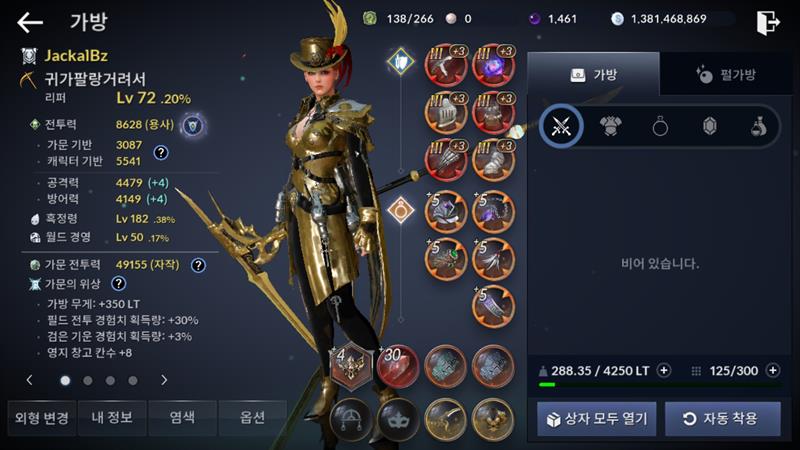Expand bag weight limit with plus button
The image size is (800, 450).
(x=664, y=370)
